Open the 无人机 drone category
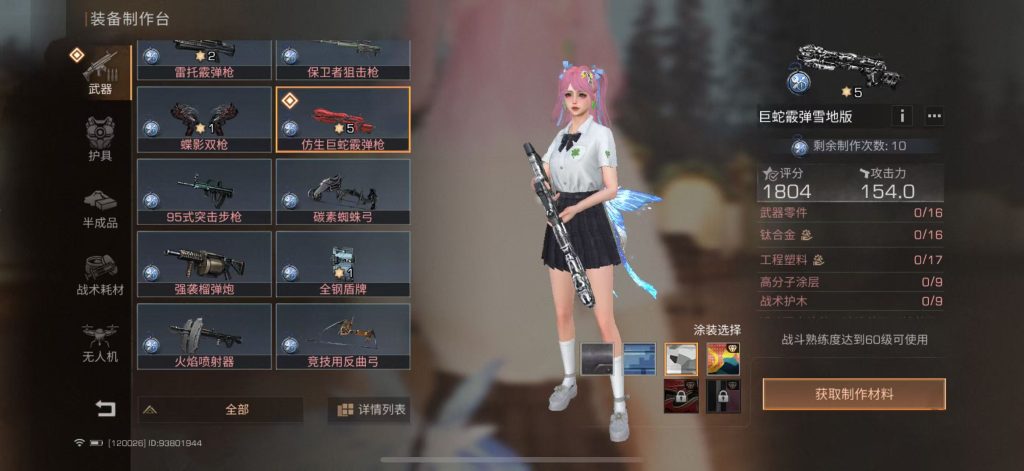This screenshot has width=1024, height=471. pyautogui.click(x=100, y=342)
